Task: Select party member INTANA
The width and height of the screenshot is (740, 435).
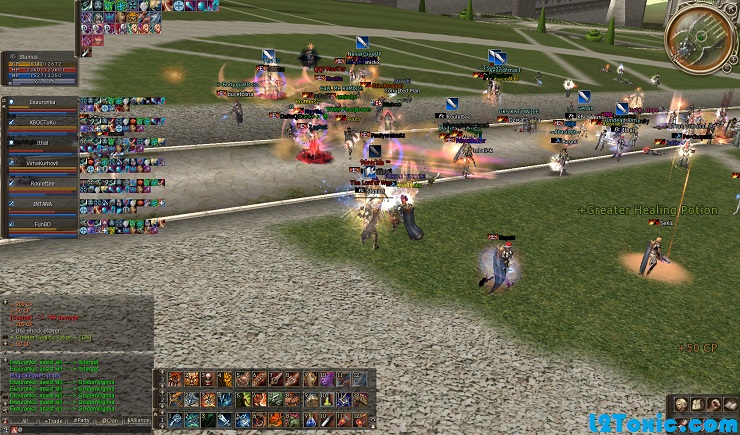Action: click(x=42, y=204)
